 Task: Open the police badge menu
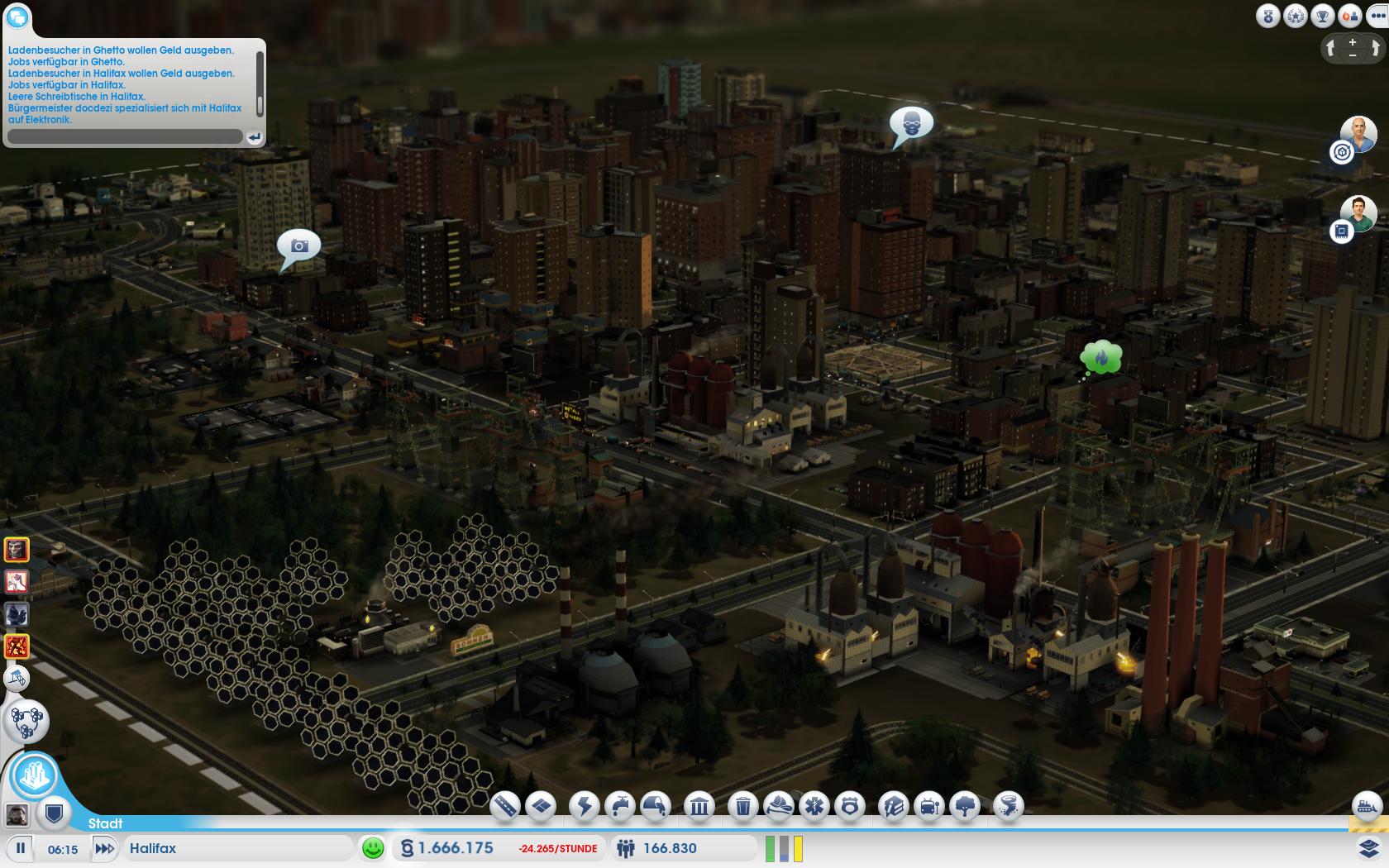coord(851,805)
